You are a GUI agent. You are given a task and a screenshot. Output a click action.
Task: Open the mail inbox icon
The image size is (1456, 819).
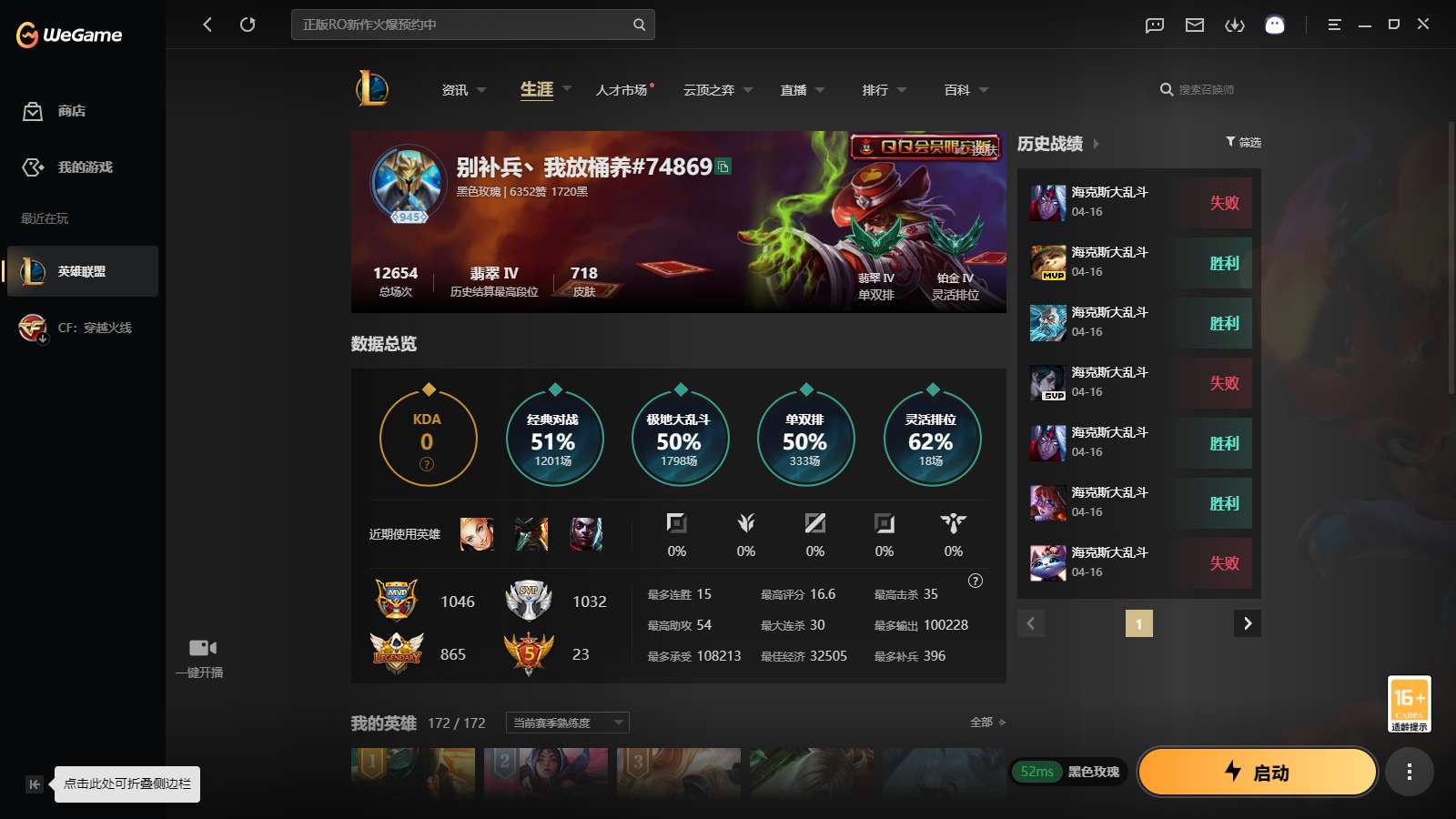[x=1194, y=25]
